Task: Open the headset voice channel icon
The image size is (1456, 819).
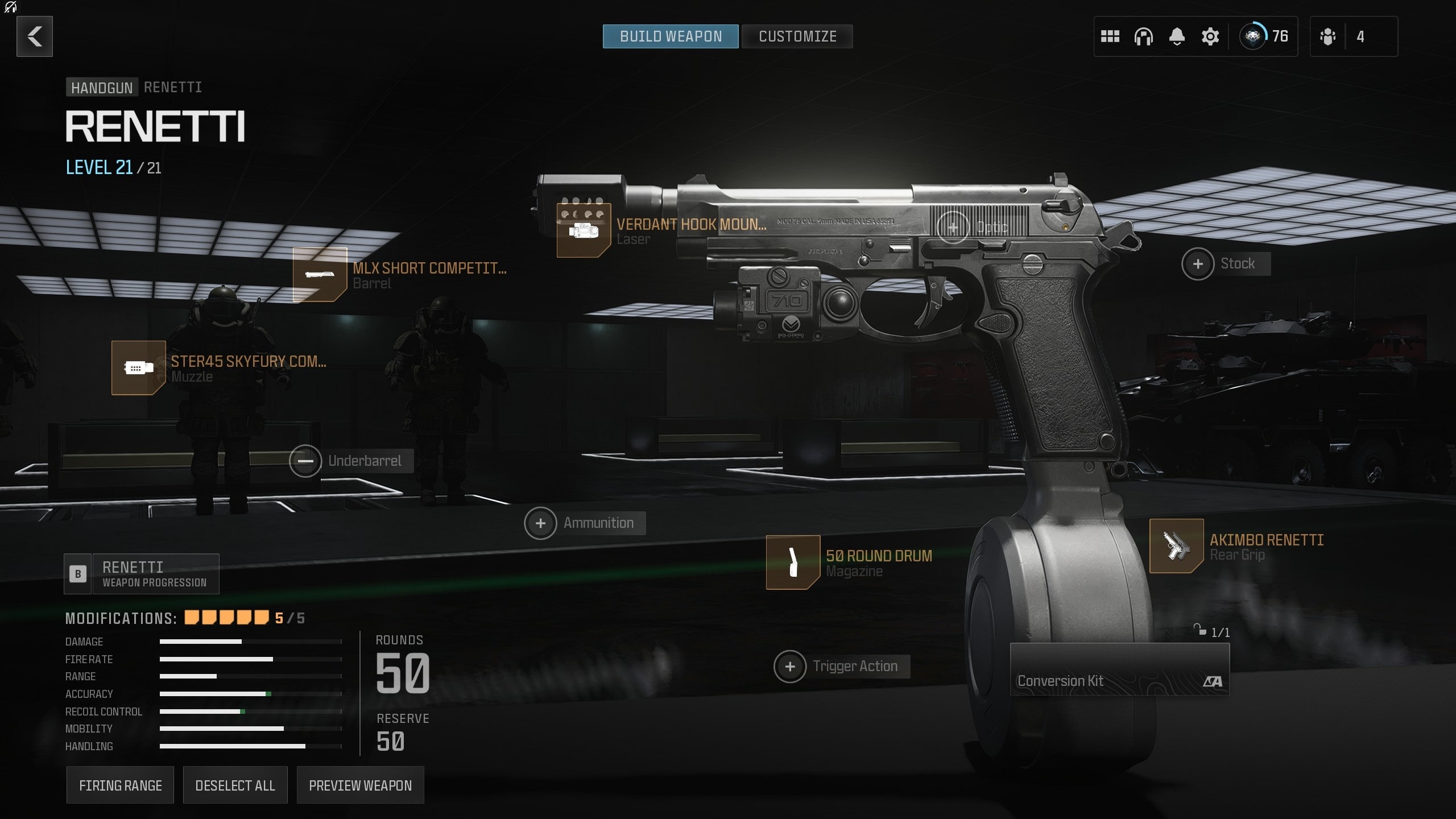Action: 1143,36
